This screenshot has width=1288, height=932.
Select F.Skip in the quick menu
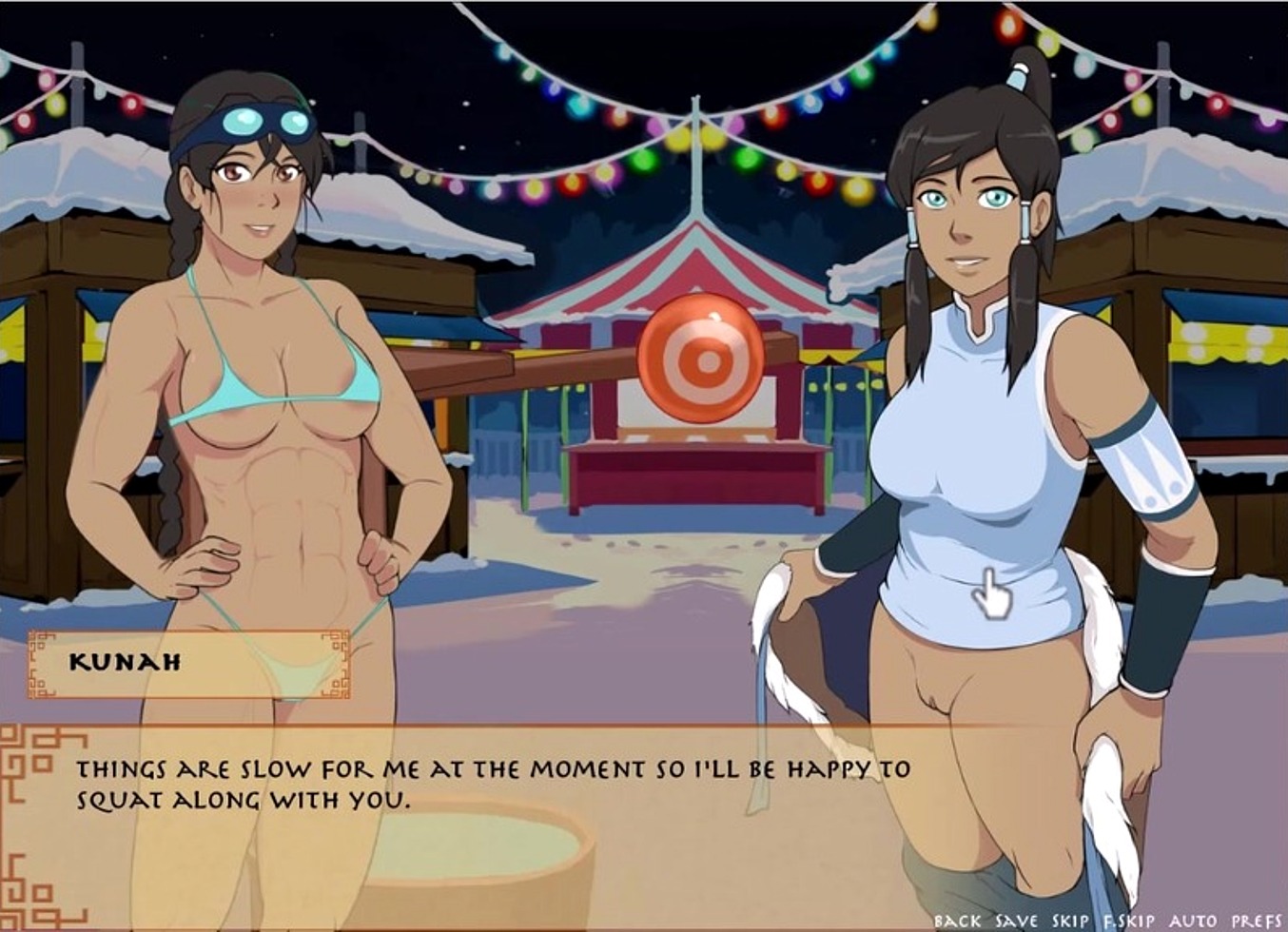coord(1128,921)
